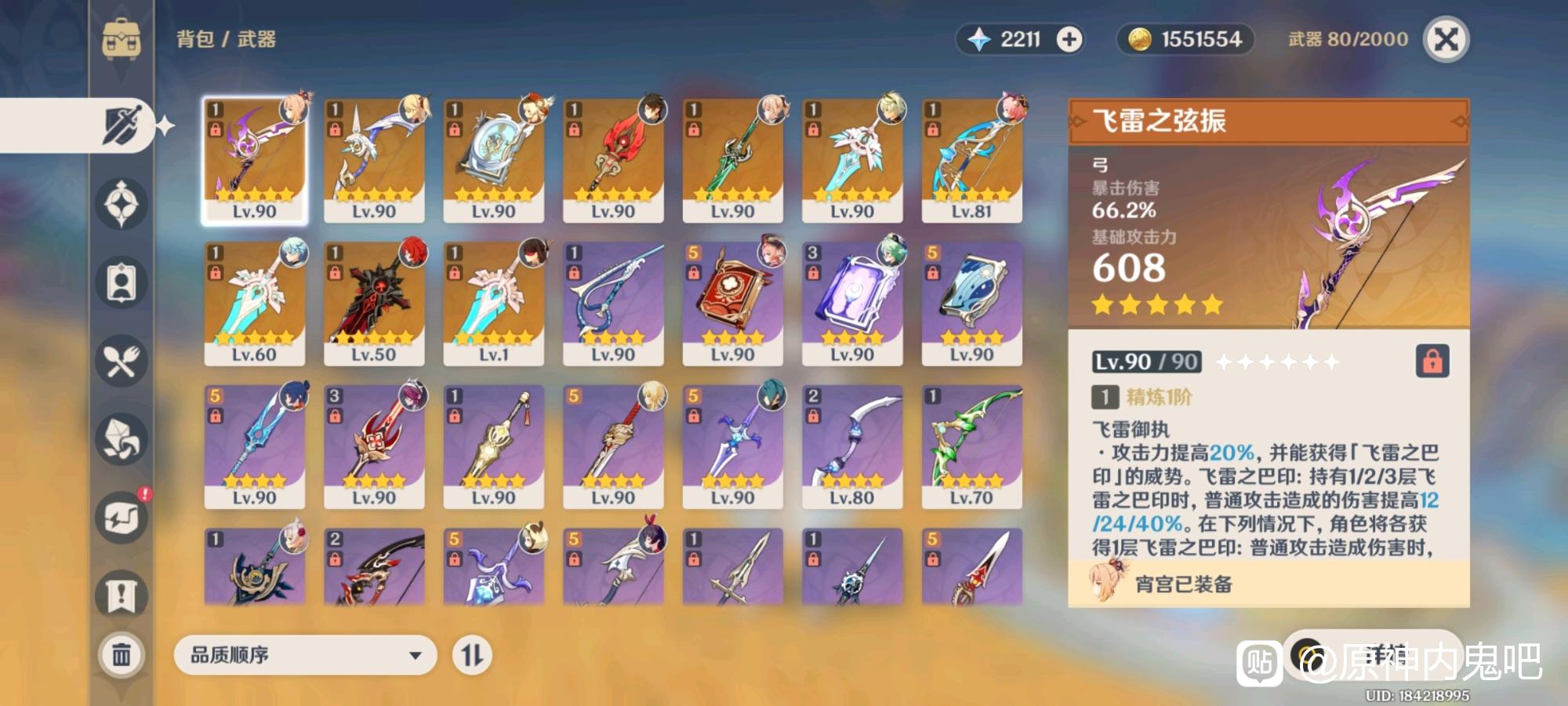Open the gadgets tab with red notification
The width and height of the screenshot is (1568, 706).
point(122,518)
